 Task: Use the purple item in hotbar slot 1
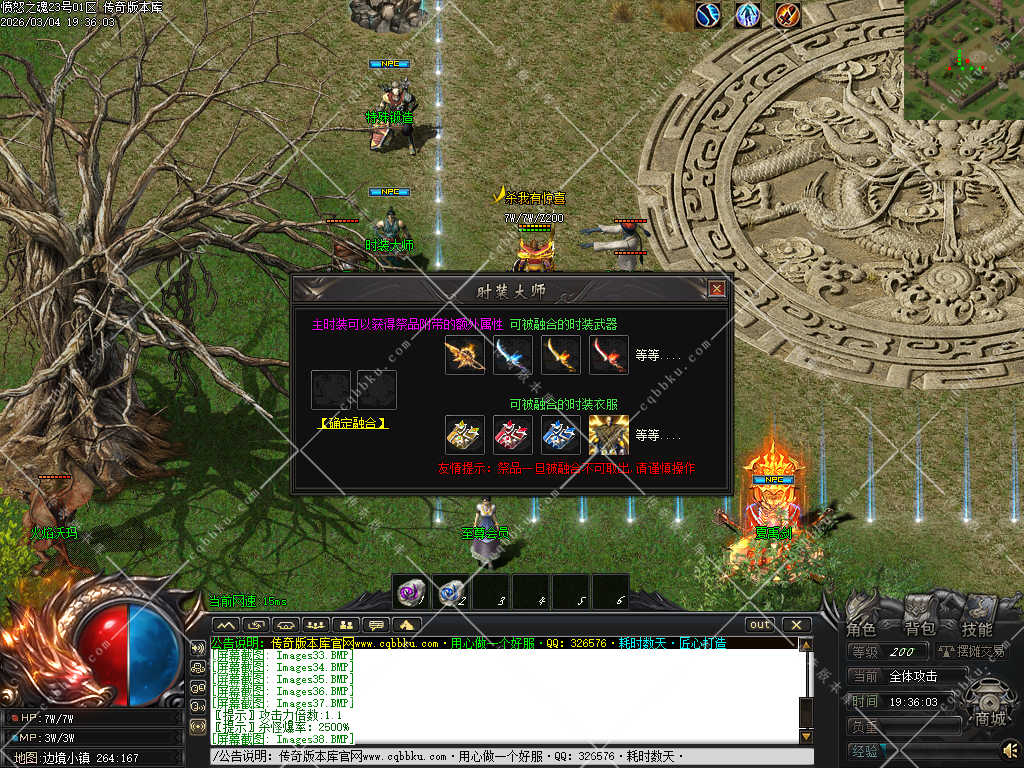(x=410, y=591)
